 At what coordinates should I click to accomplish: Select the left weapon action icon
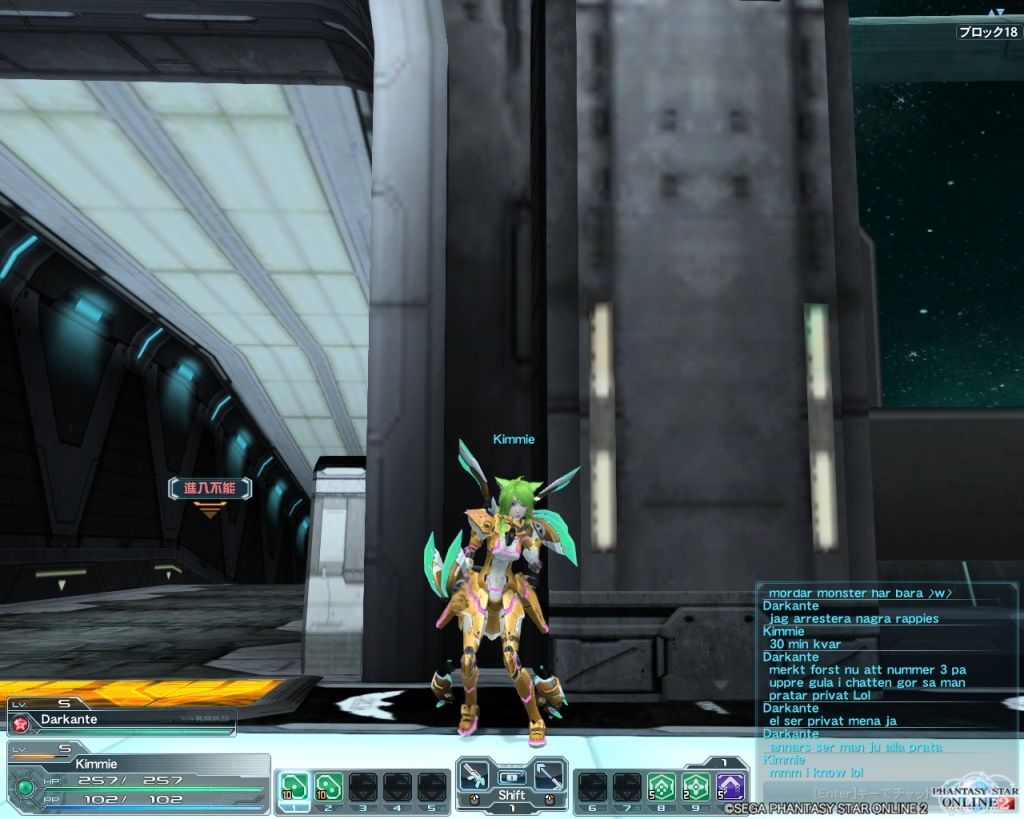(476, 776)
